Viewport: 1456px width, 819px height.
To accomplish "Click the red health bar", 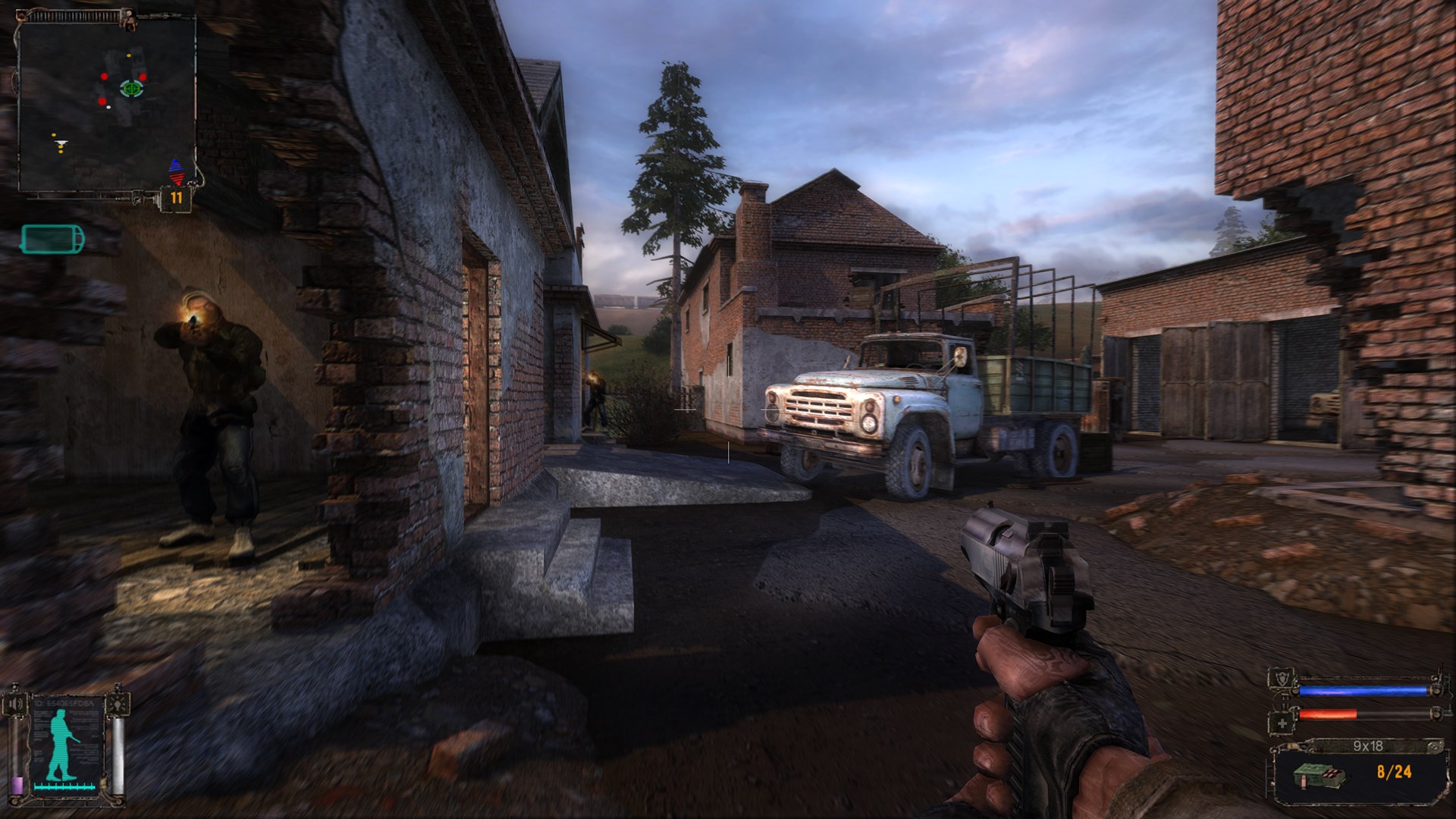I will (1329, 714).
